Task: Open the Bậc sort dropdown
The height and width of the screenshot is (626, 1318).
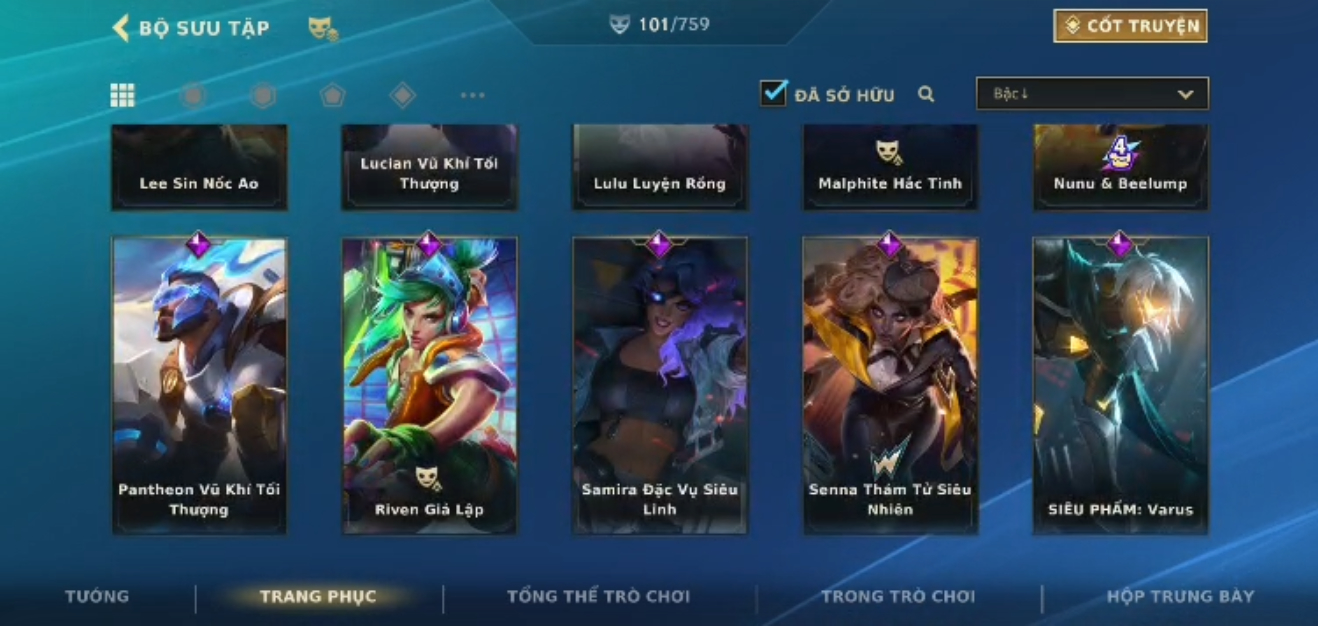Action: (x=1092, y=94)
